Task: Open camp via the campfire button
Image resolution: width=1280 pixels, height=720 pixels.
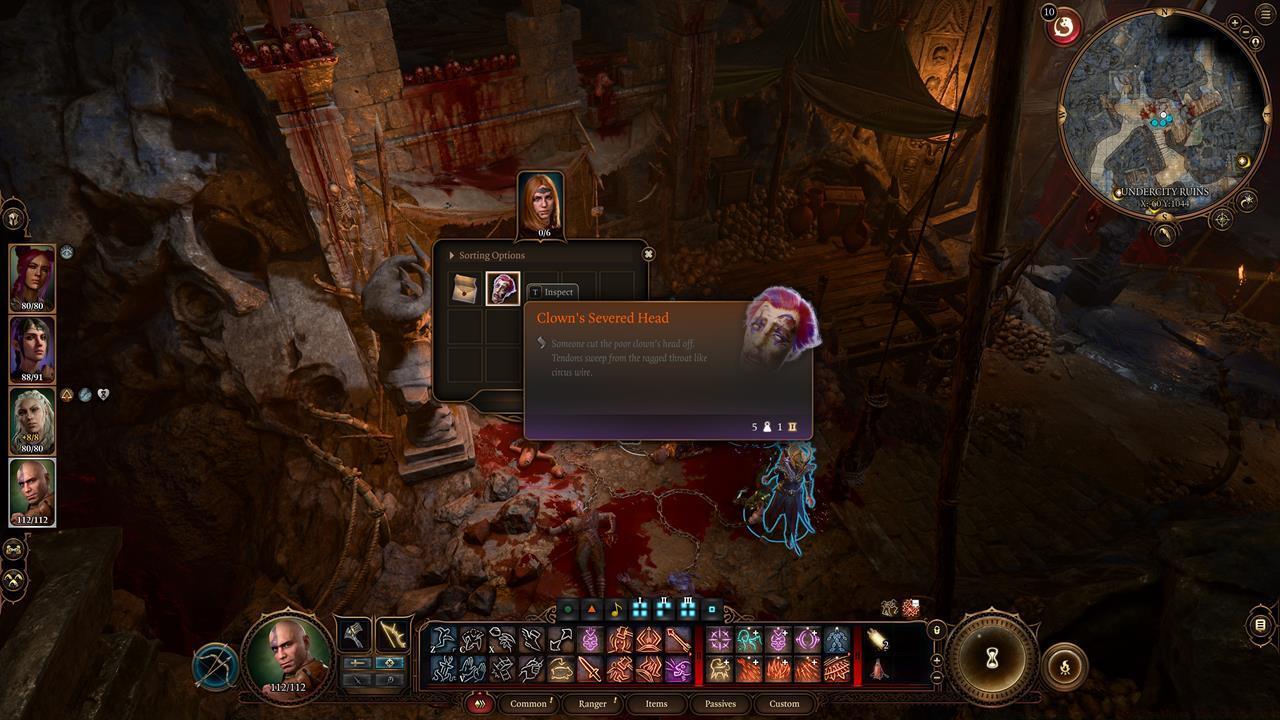Action: click(1066, 666)
